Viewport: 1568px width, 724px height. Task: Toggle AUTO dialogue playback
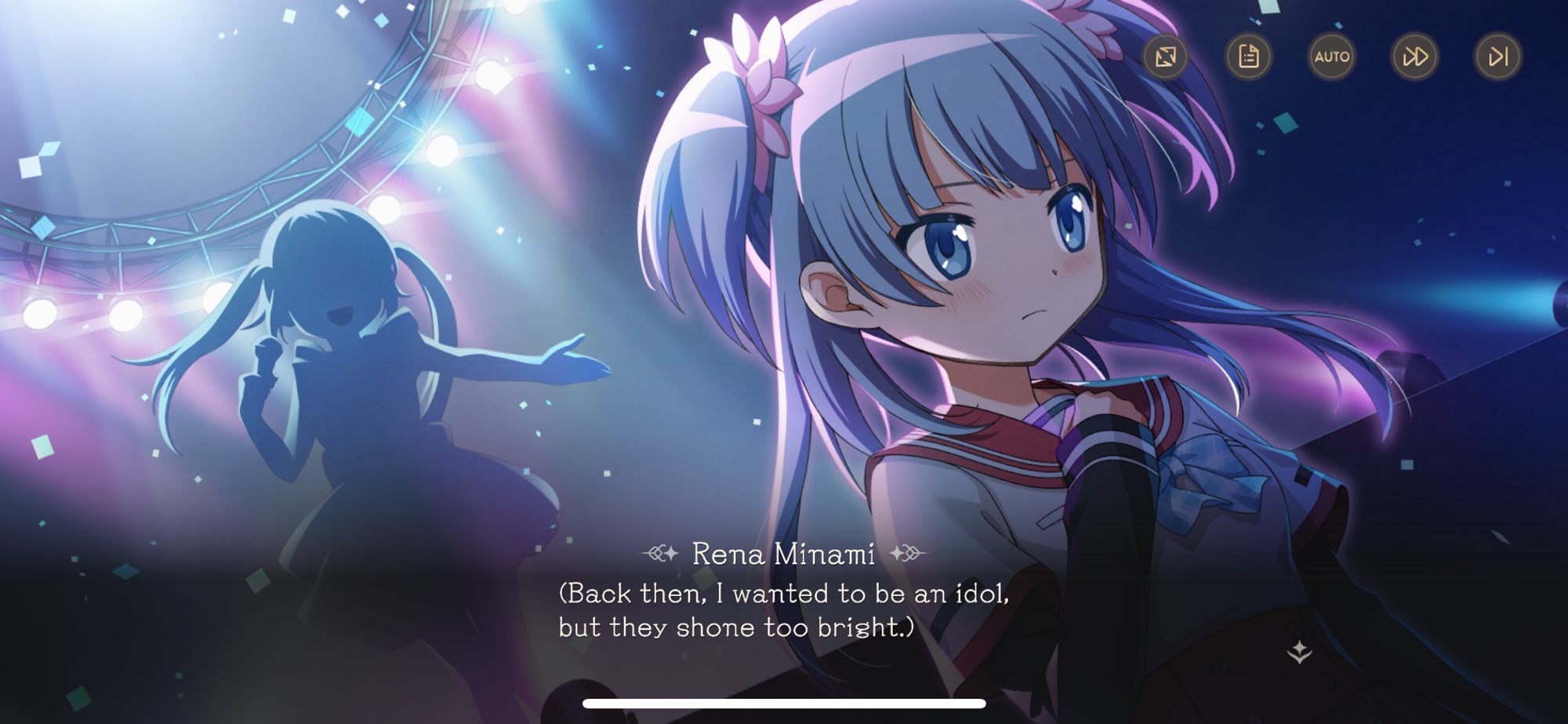tap(1331, 56)
